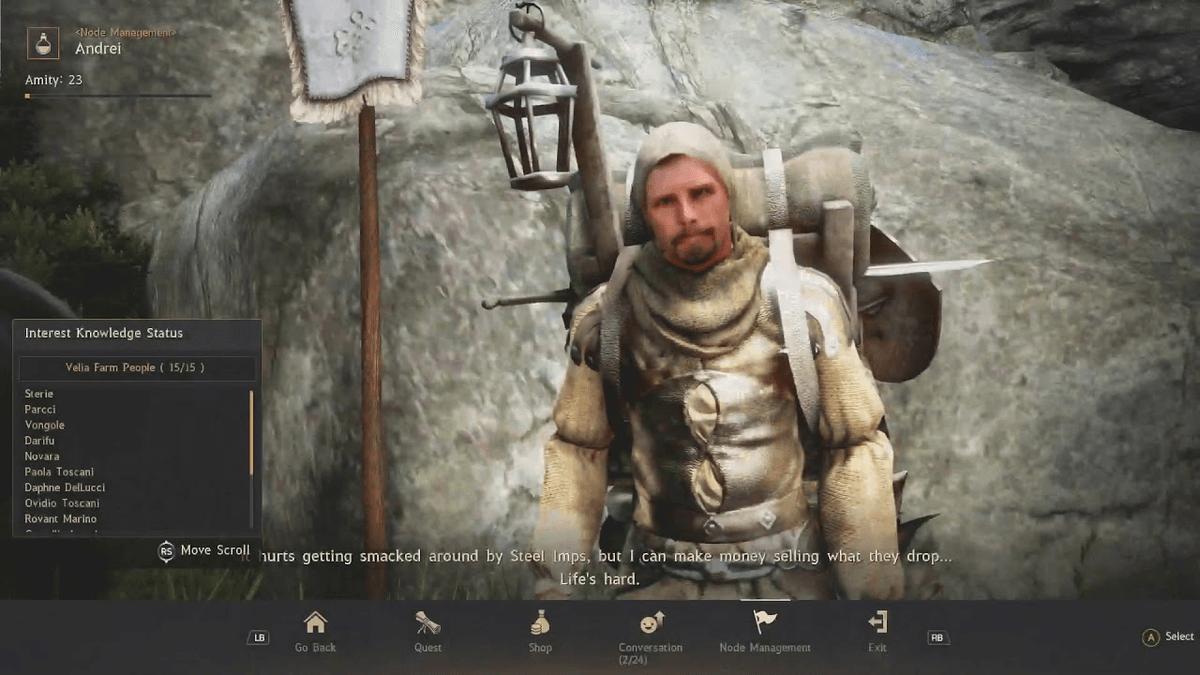Choose Vongole from the knowledge list
The width and height of the screenshot is (1200, 675).
pos(45,425)
